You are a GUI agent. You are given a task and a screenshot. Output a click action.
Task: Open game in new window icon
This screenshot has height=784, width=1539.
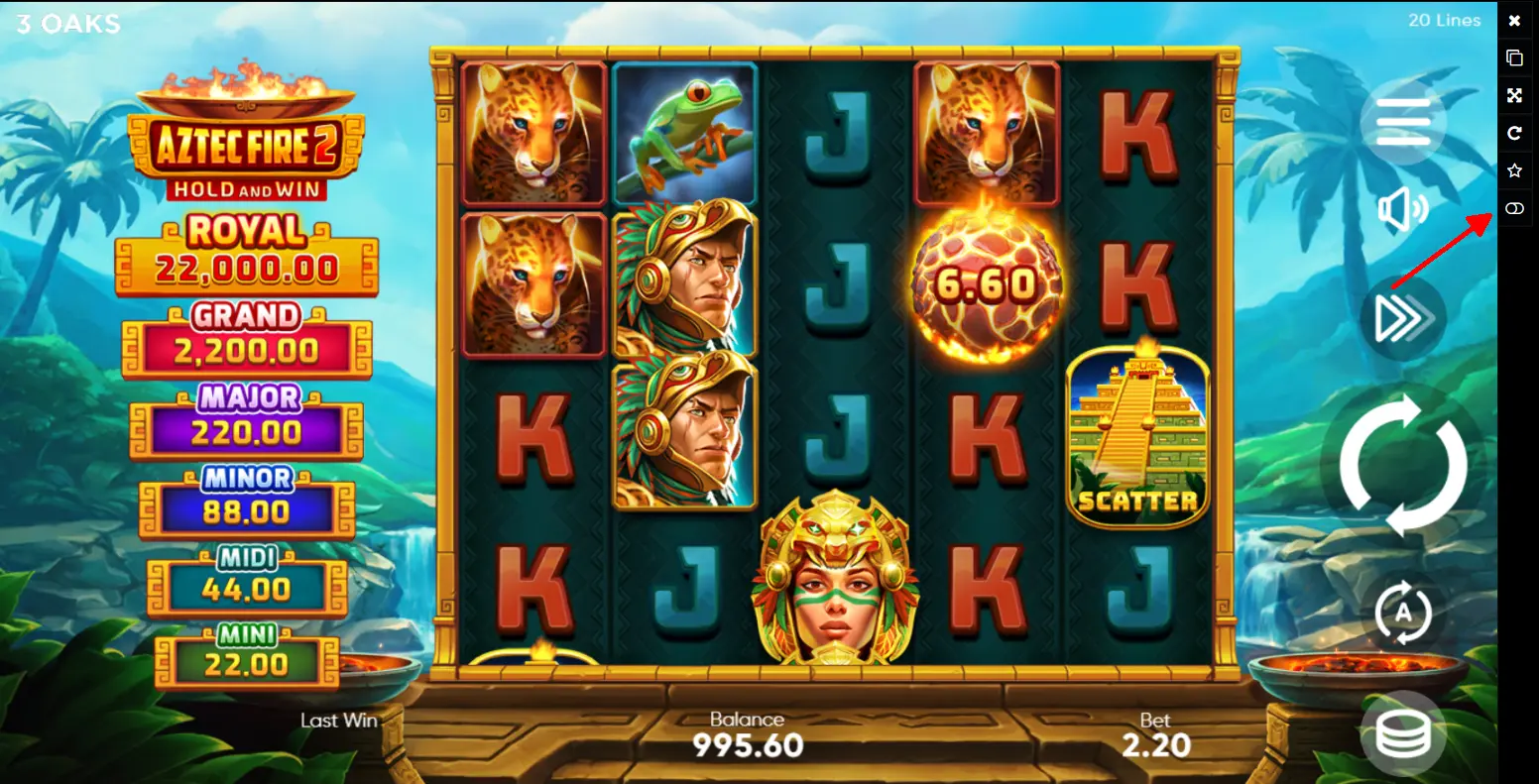[x=1514, y=57]
